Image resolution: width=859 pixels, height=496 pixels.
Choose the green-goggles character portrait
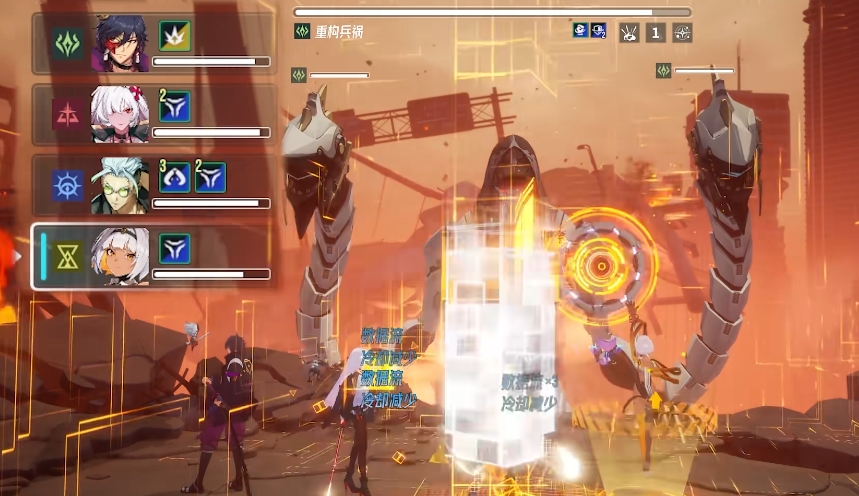click(x=121, y=185)
